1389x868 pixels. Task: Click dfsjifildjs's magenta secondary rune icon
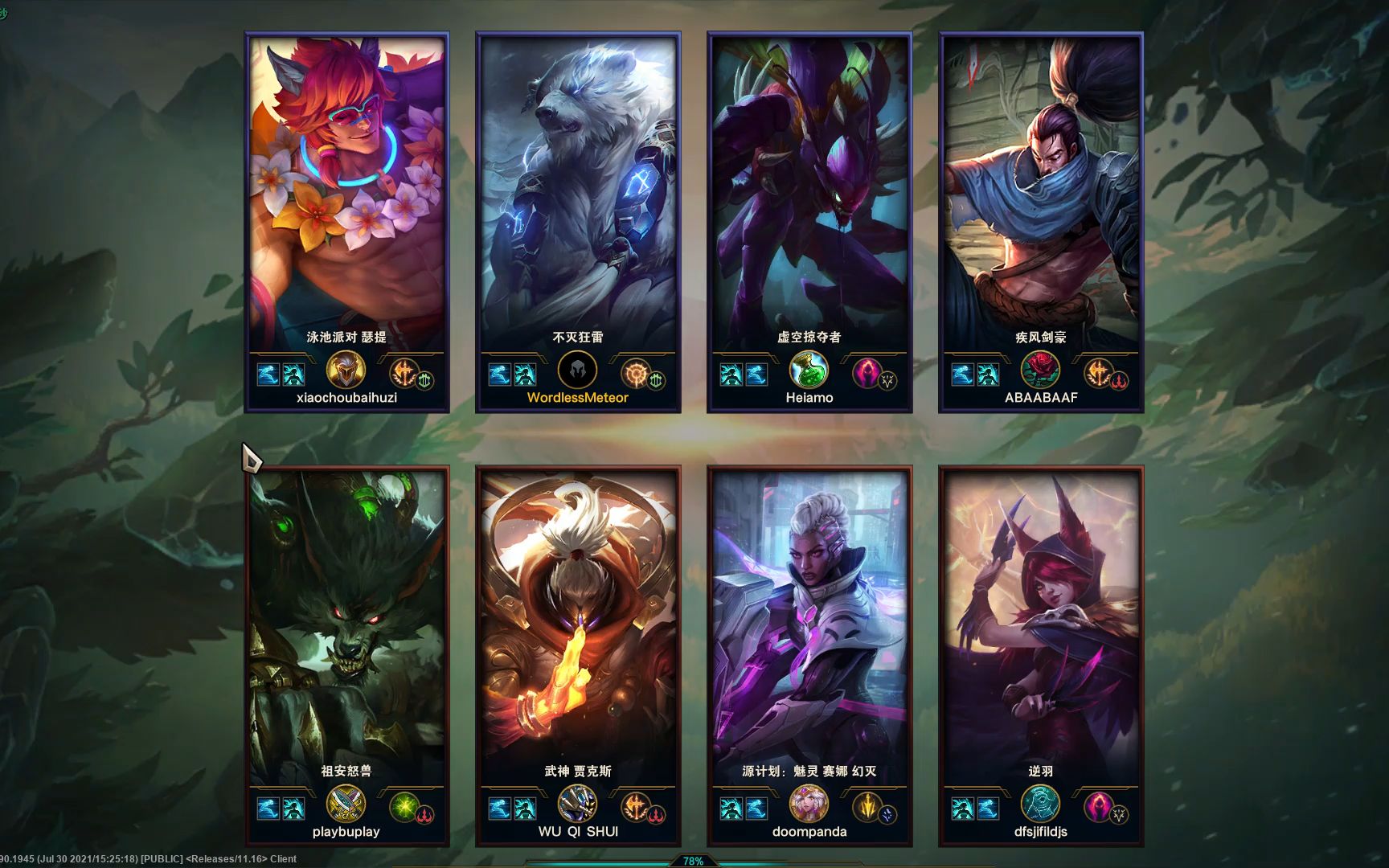coord(1100,807)
